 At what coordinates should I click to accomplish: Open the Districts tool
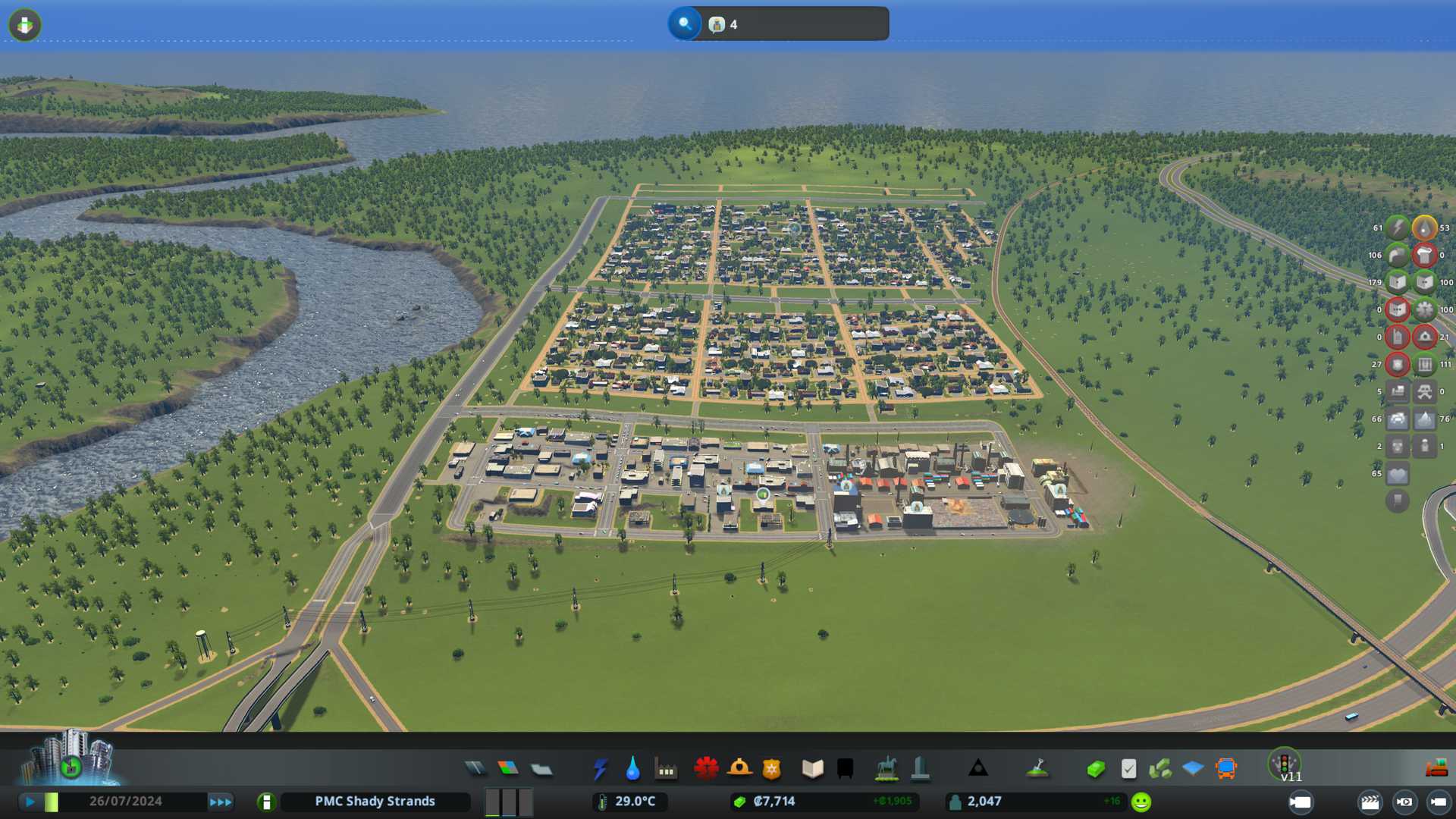(x=541, y=769)
